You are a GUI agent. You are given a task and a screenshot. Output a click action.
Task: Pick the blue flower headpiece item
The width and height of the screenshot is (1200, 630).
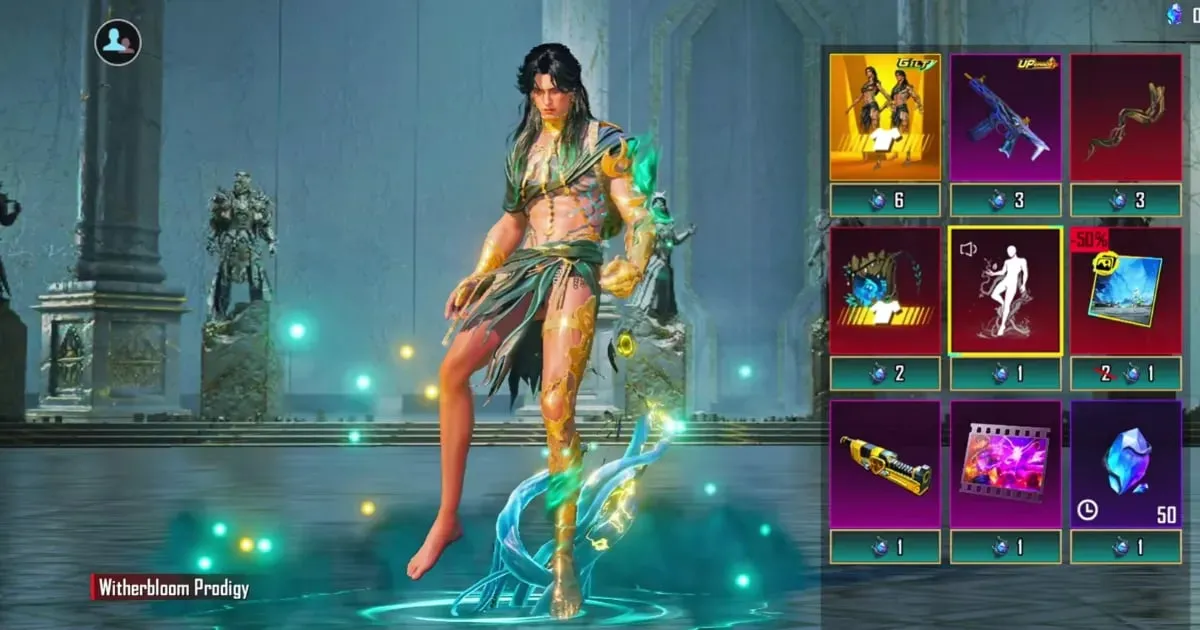885,290
